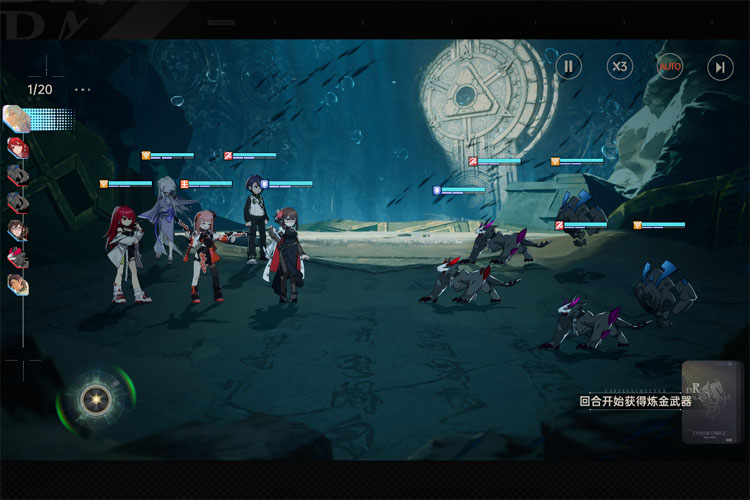Open the alchemy weapon card

(x=713, y=402)
